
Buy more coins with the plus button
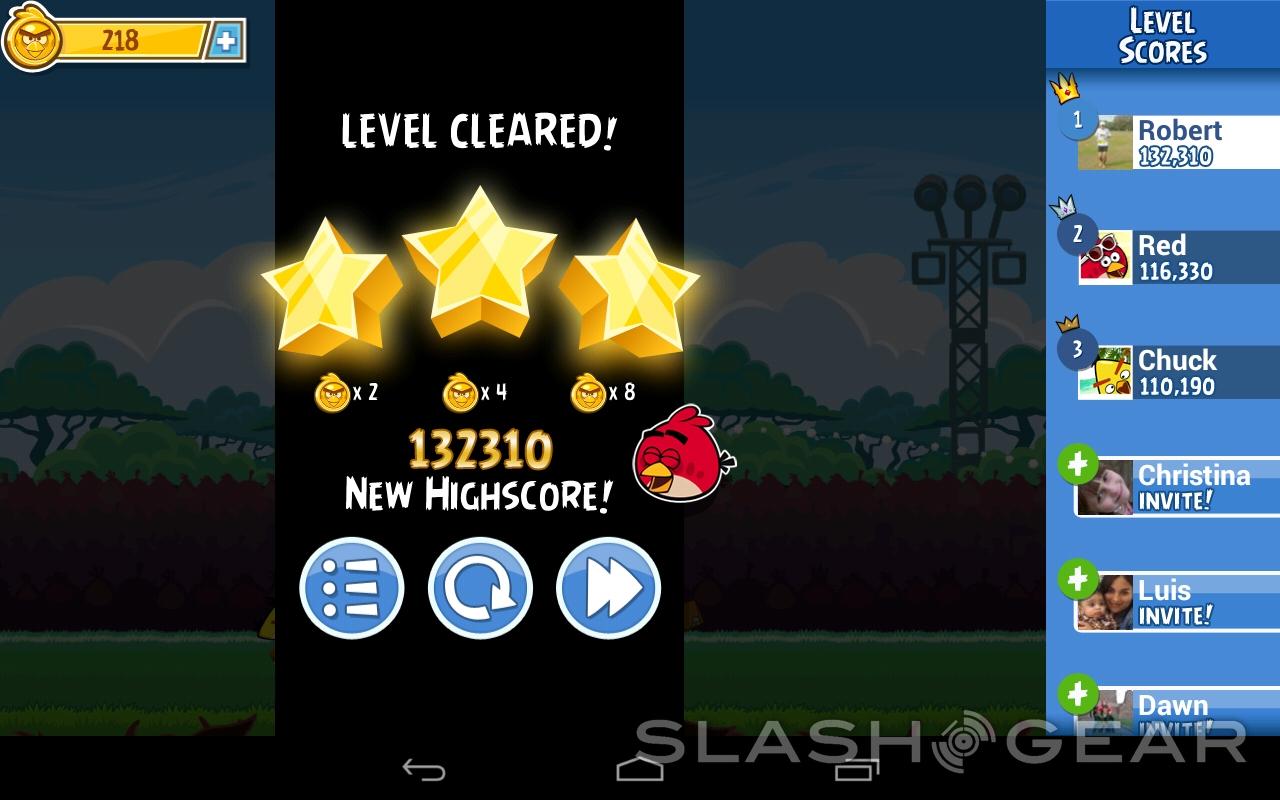coord(227,40)
